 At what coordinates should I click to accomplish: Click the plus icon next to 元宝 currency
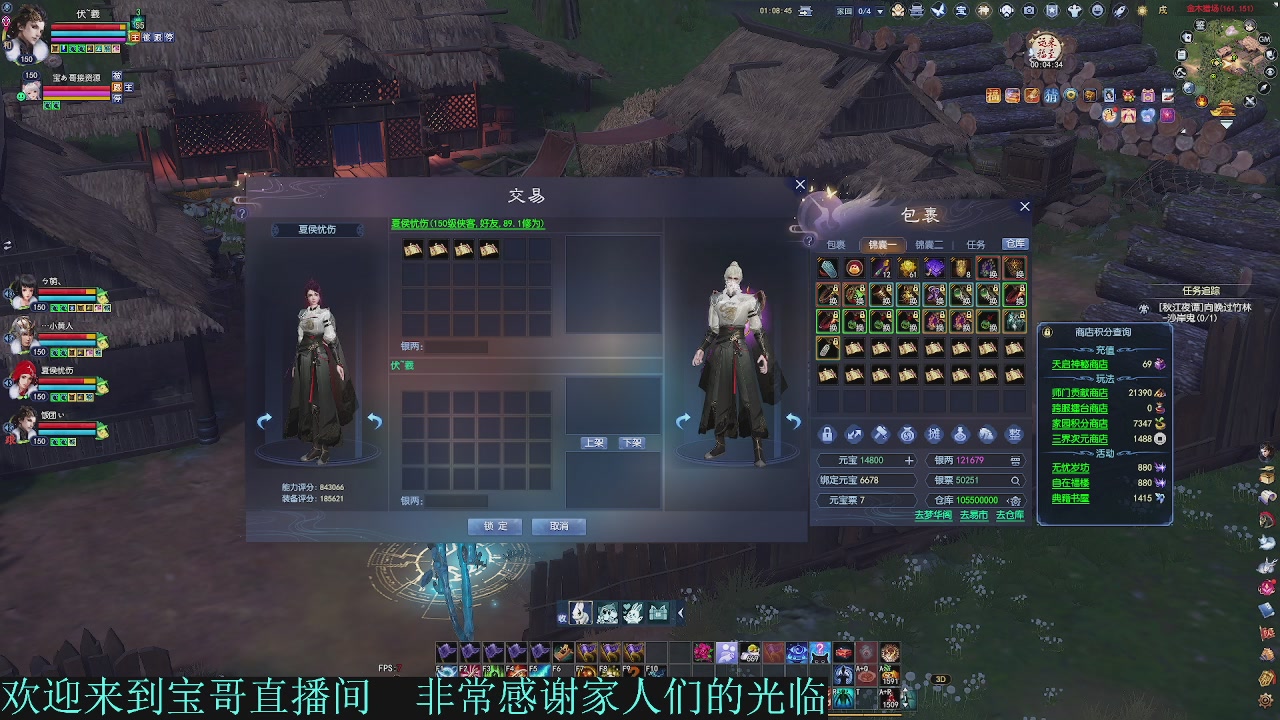click(909, 461)
